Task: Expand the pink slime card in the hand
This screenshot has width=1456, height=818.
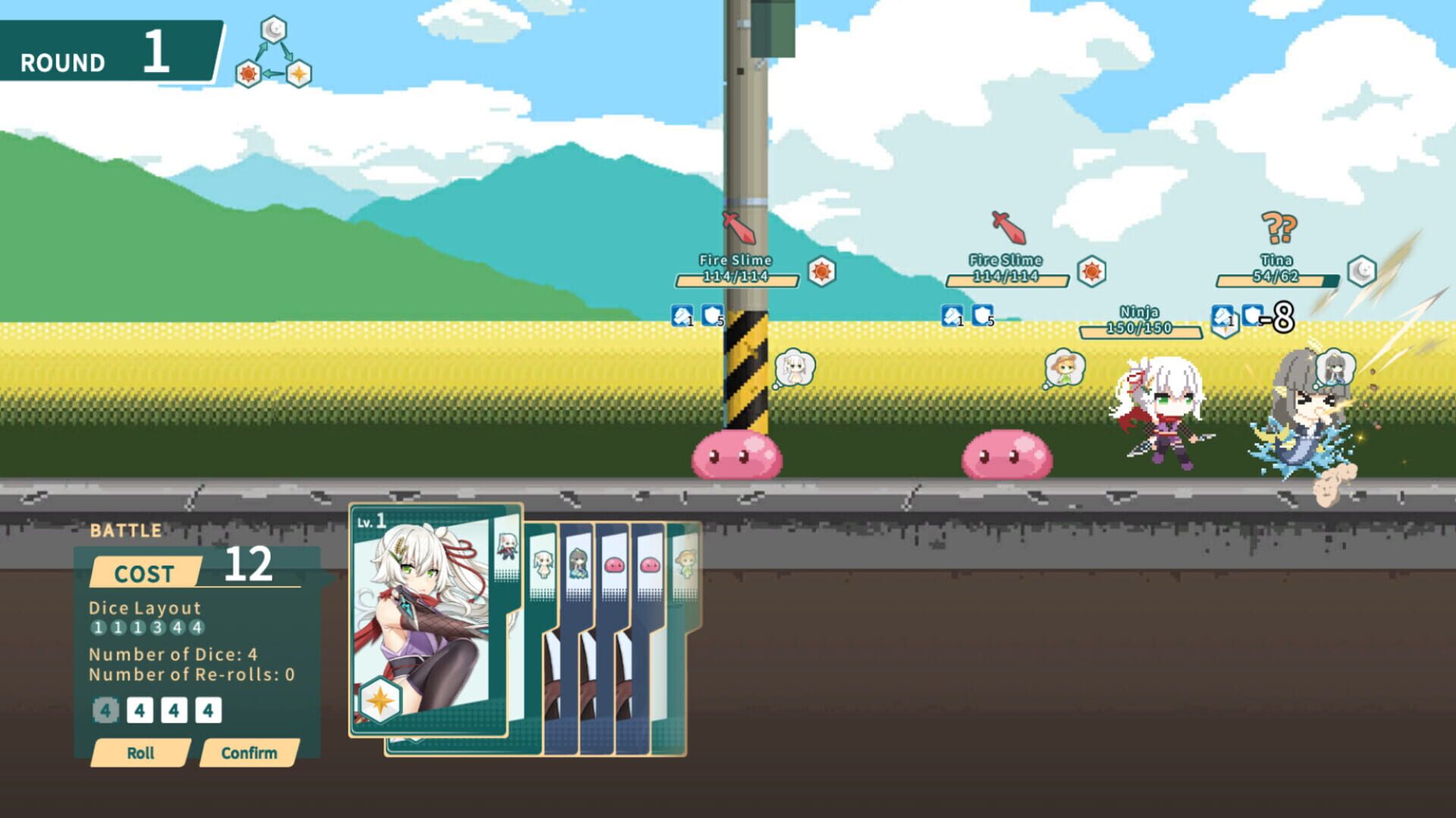Action: [616, 563]
